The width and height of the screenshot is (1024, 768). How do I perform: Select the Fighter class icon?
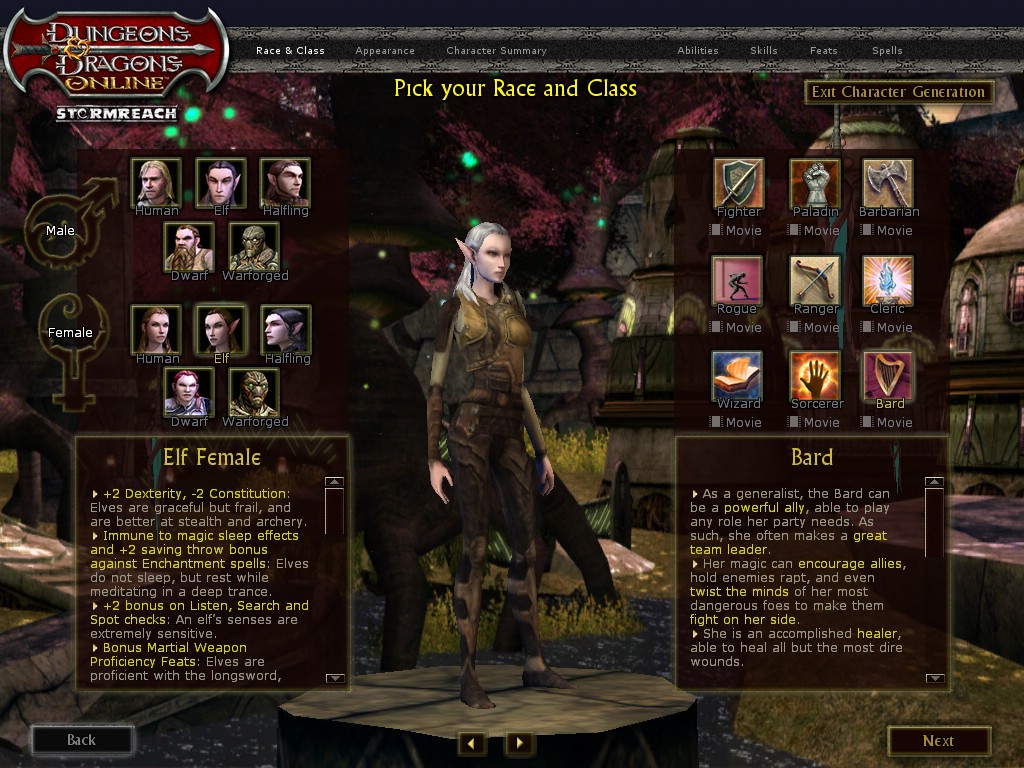(738, 183)
